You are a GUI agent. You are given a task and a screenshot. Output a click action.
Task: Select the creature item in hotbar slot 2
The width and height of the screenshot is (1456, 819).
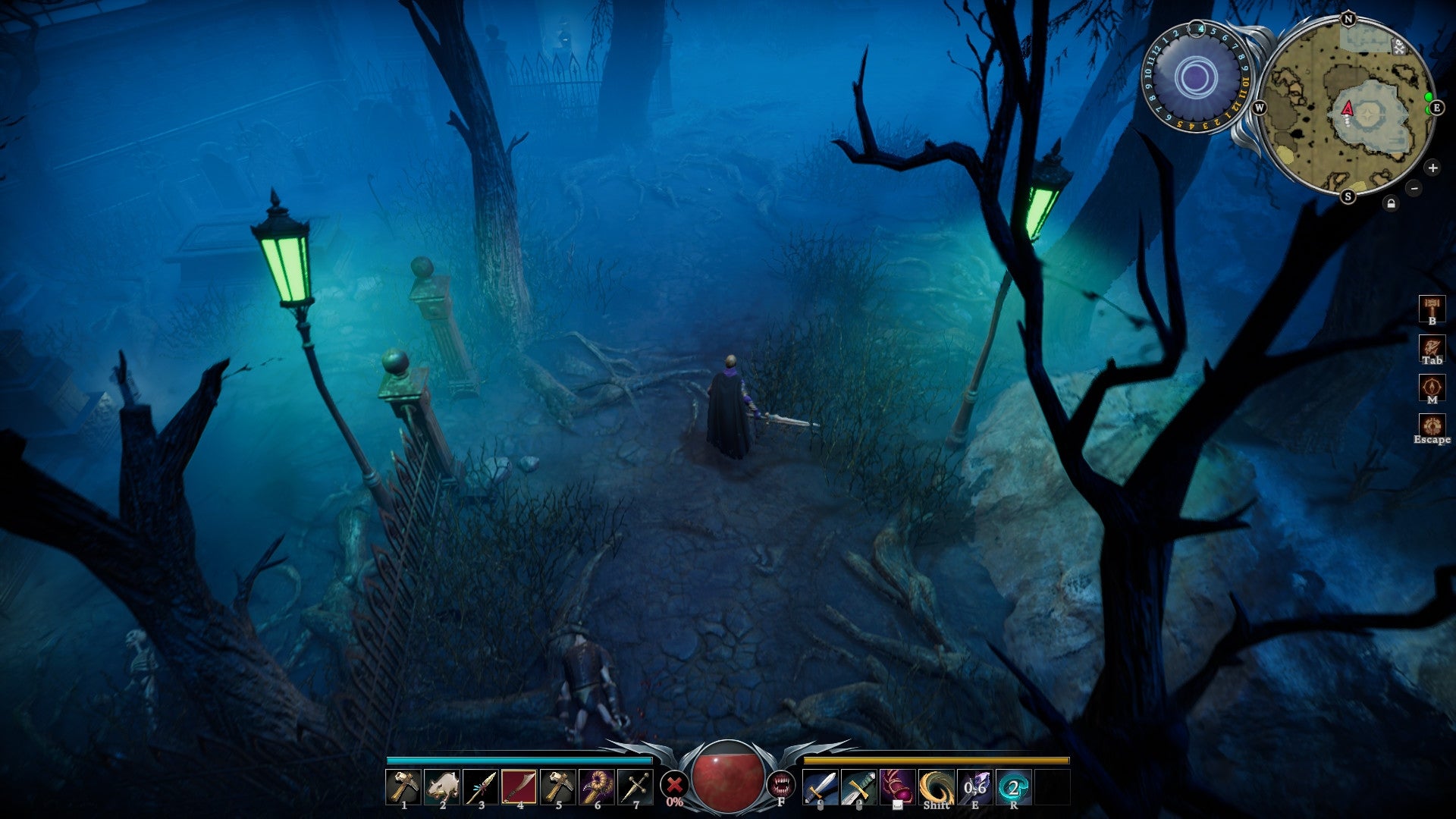[x=441, y=785]
